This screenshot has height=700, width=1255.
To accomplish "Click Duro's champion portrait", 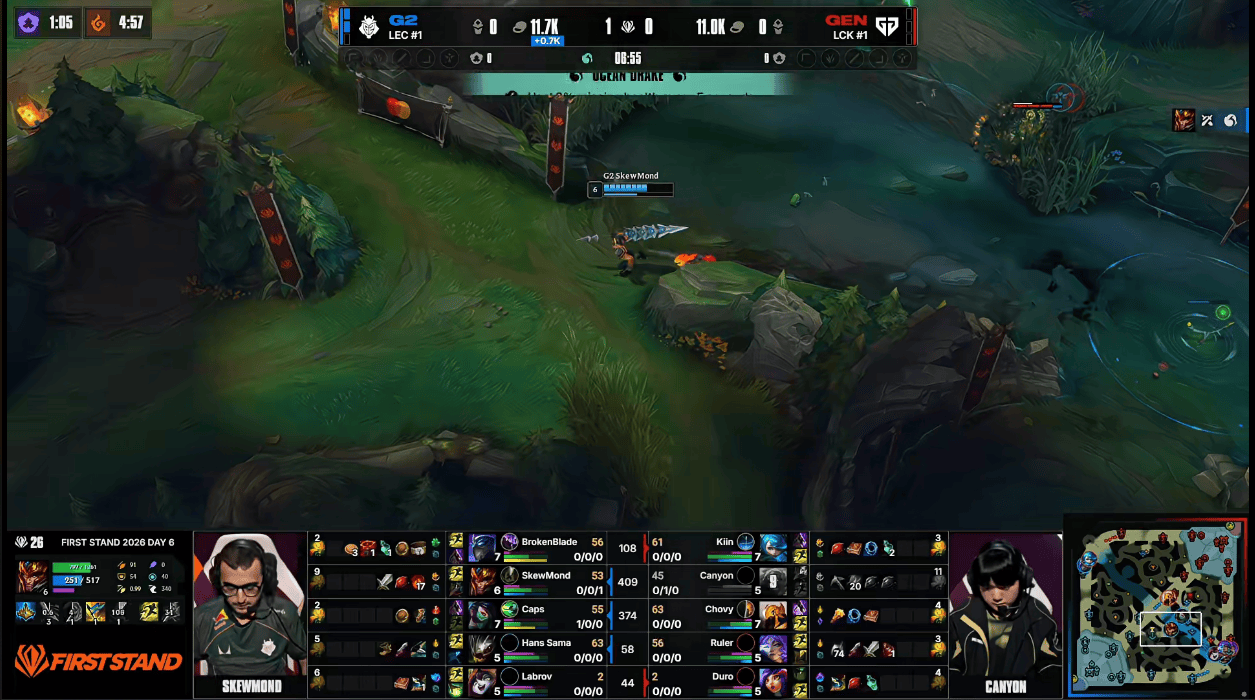I will pyautogui.click(x=773, y=683).
